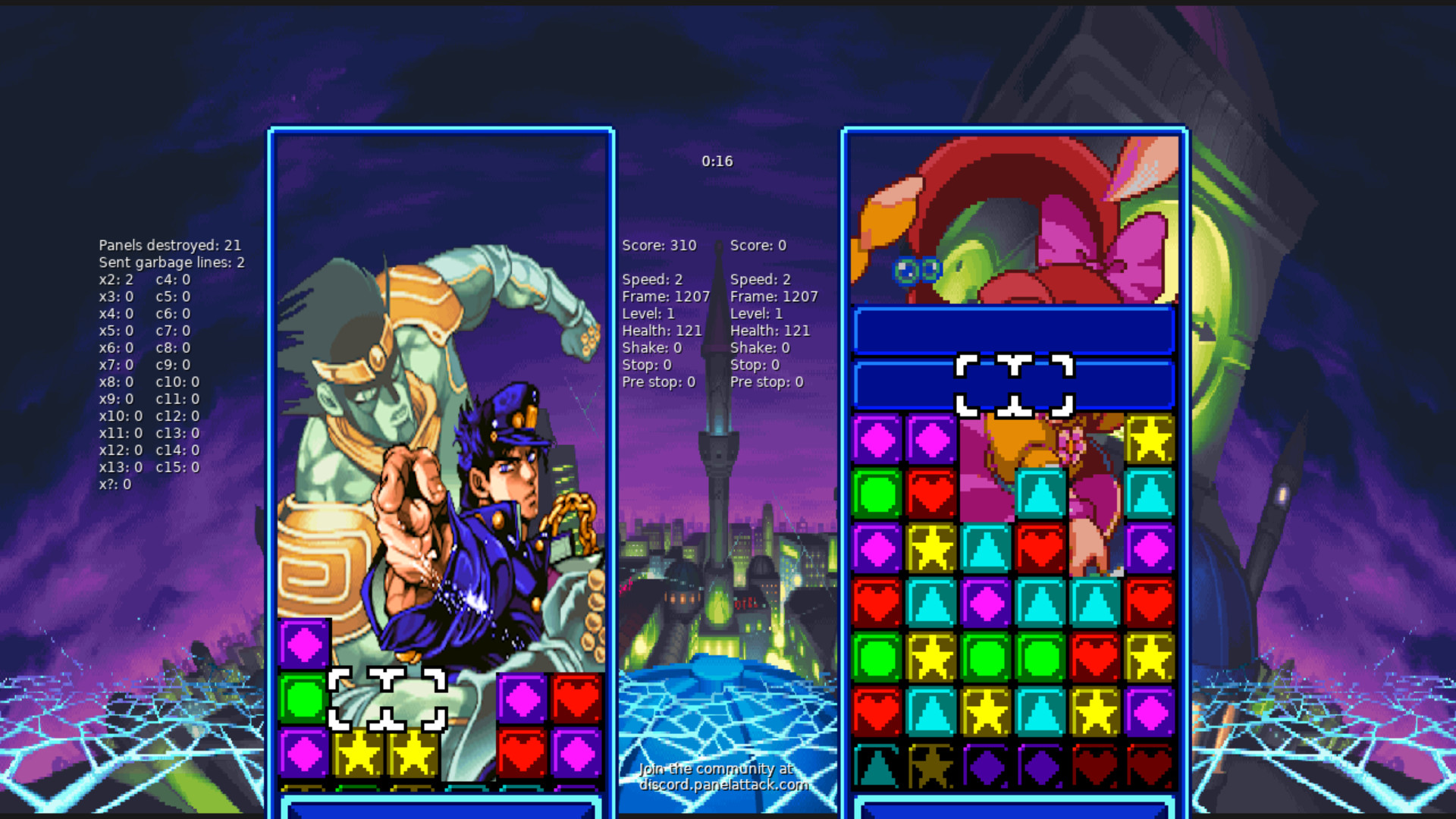Select a cyan triangle panel on the opponent's board
The height and width of the screenshot is (819, 1456).
coord(1040,493)
